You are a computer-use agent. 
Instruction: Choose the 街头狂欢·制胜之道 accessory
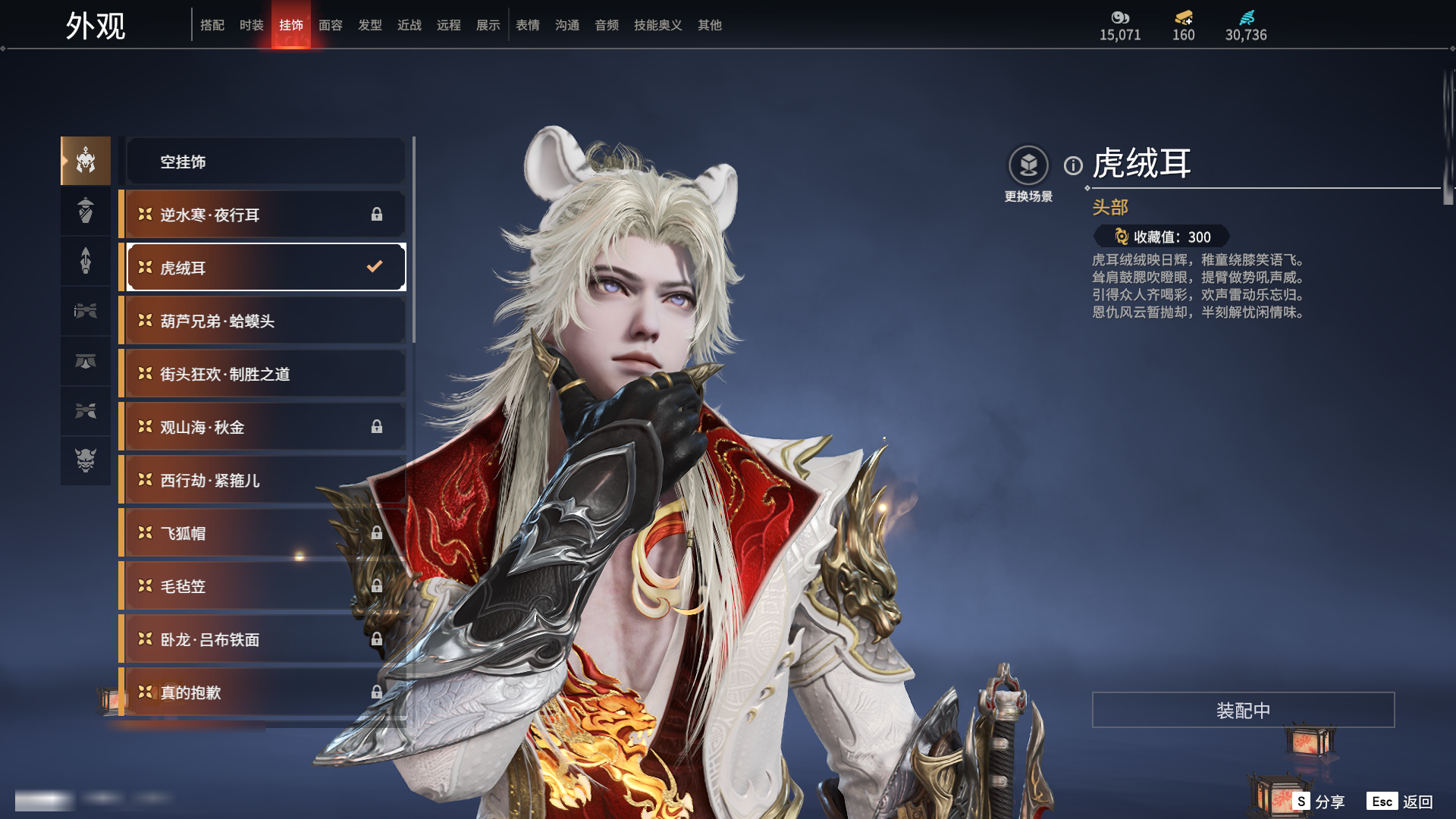(265, 374)
